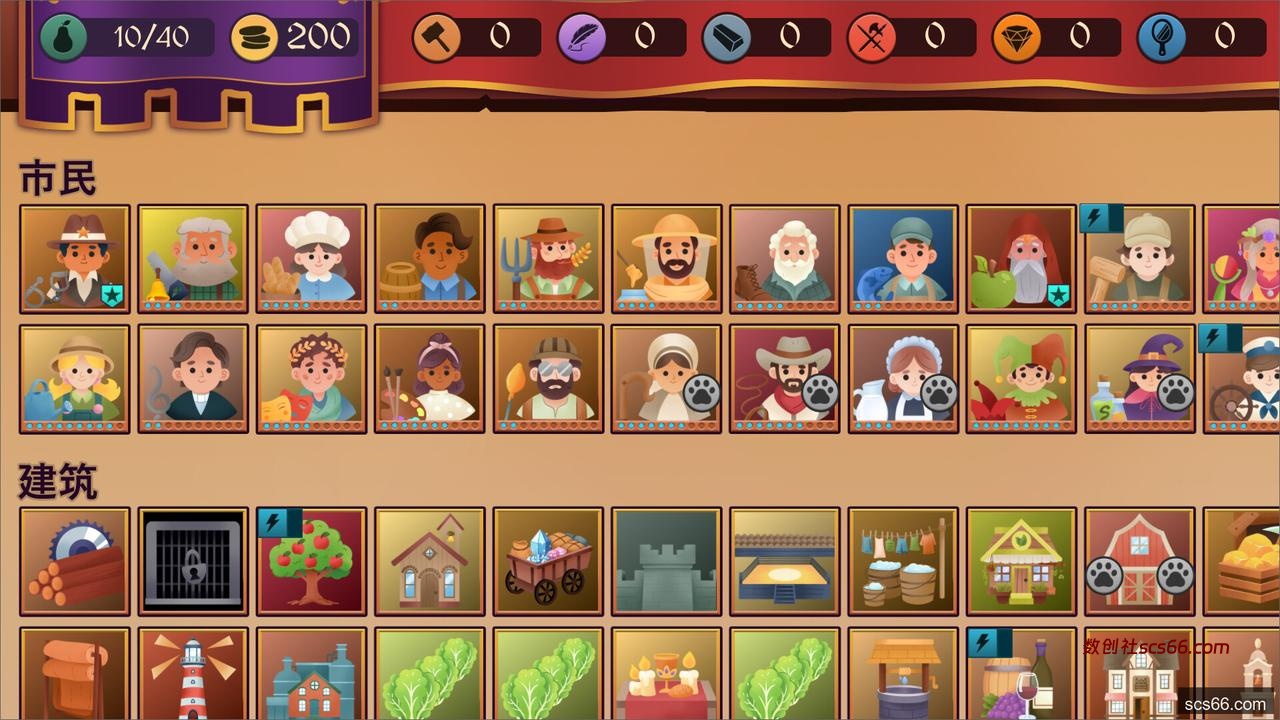
Task: Select the jester citizen card
Action: tap(1021, 379)
